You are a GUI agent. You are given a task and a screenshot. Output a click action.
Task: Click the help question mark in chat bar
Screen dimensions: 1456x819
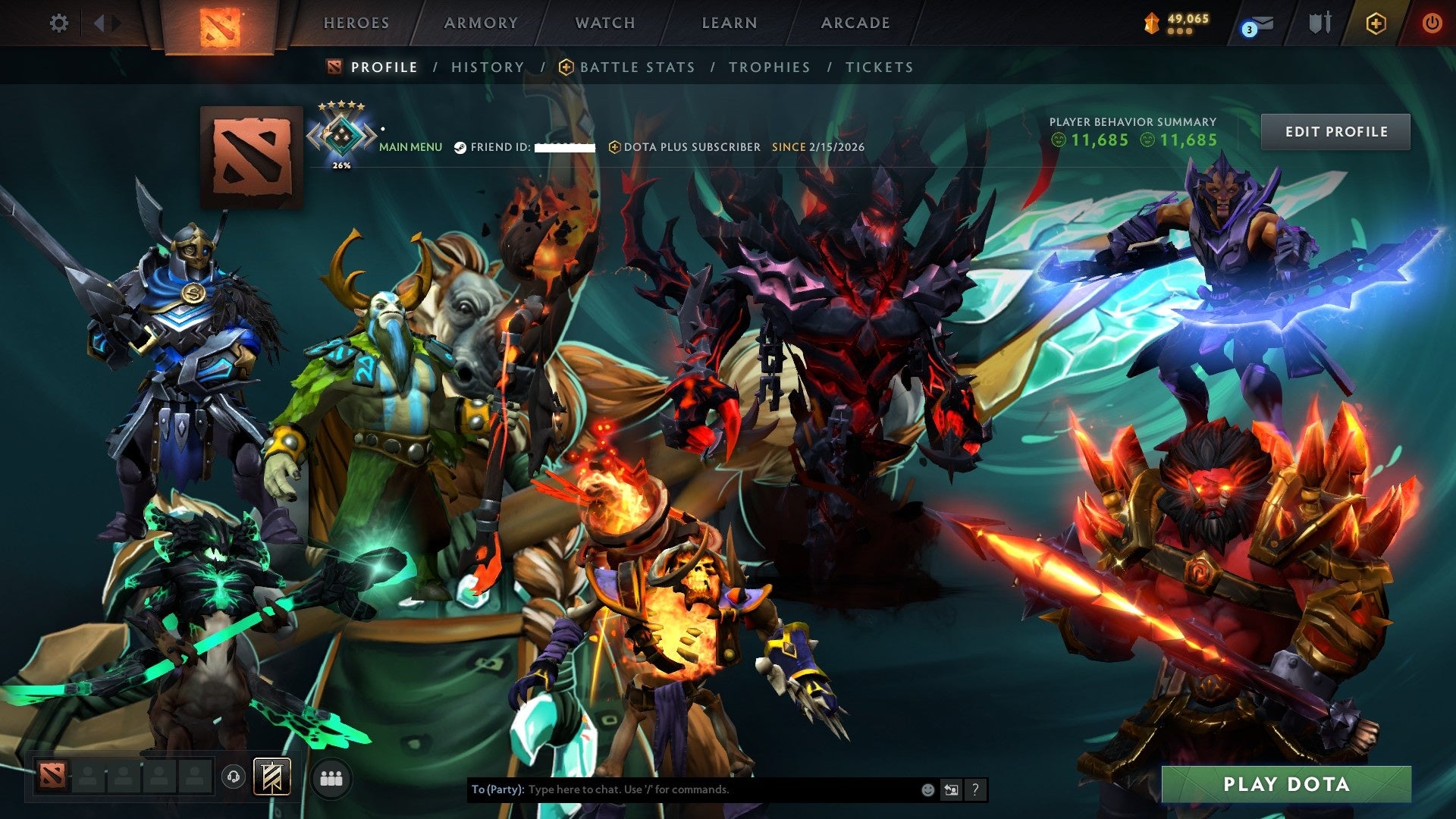(x=976, y=789)
